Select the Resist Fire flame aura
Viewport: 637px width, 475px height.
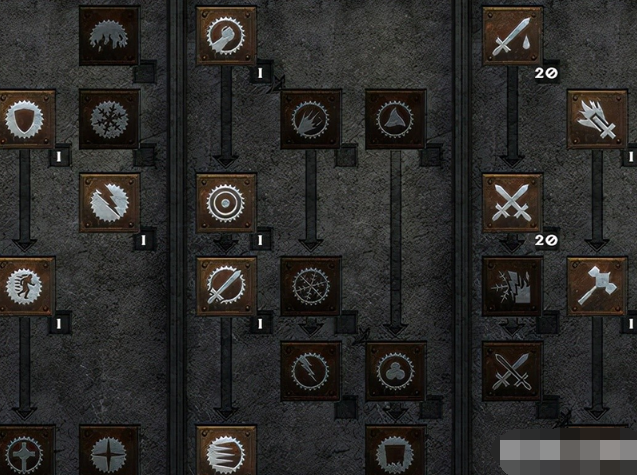[109, 36]
